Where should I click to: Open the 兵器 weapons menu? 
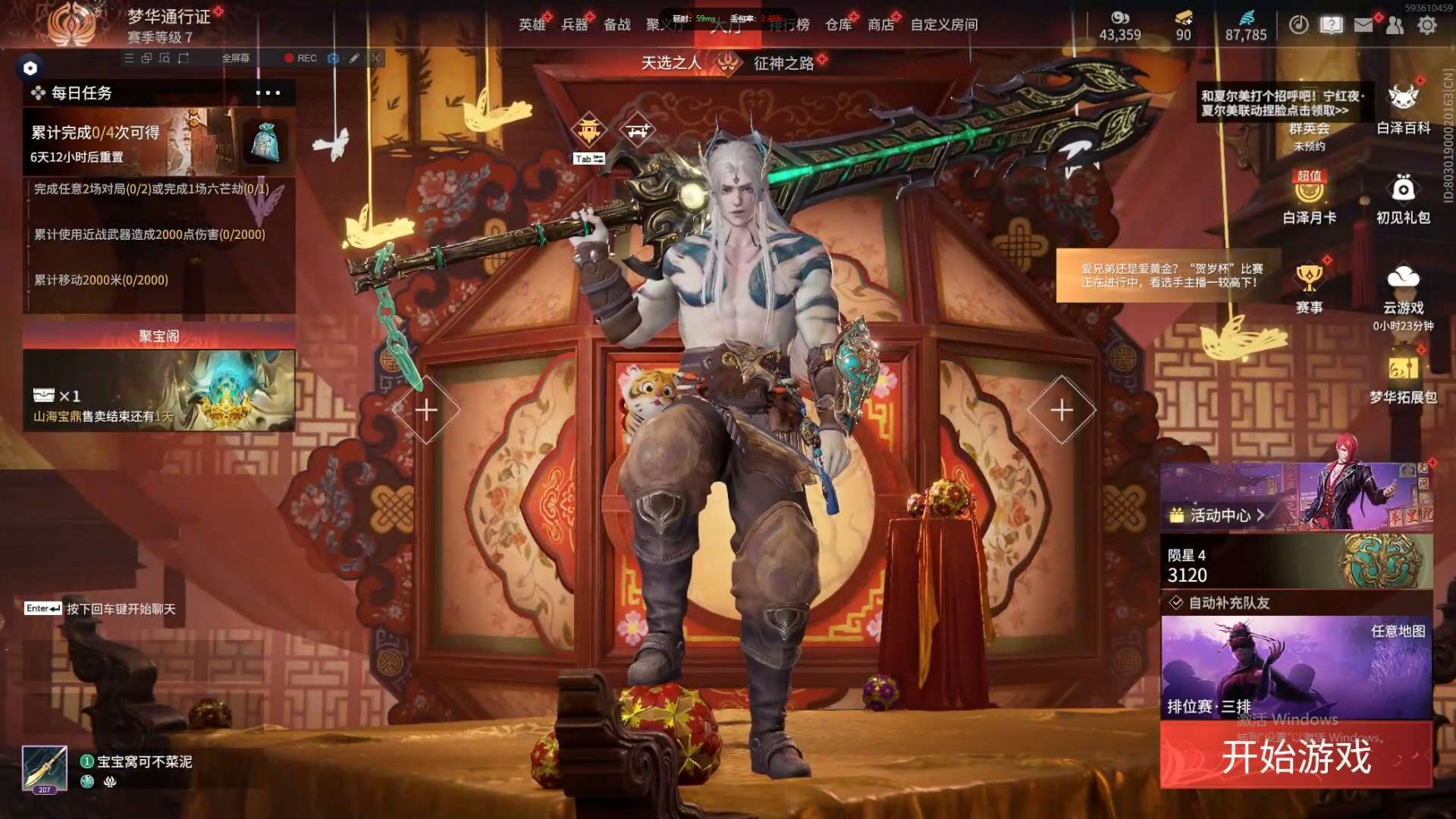[x=574, y=25]
